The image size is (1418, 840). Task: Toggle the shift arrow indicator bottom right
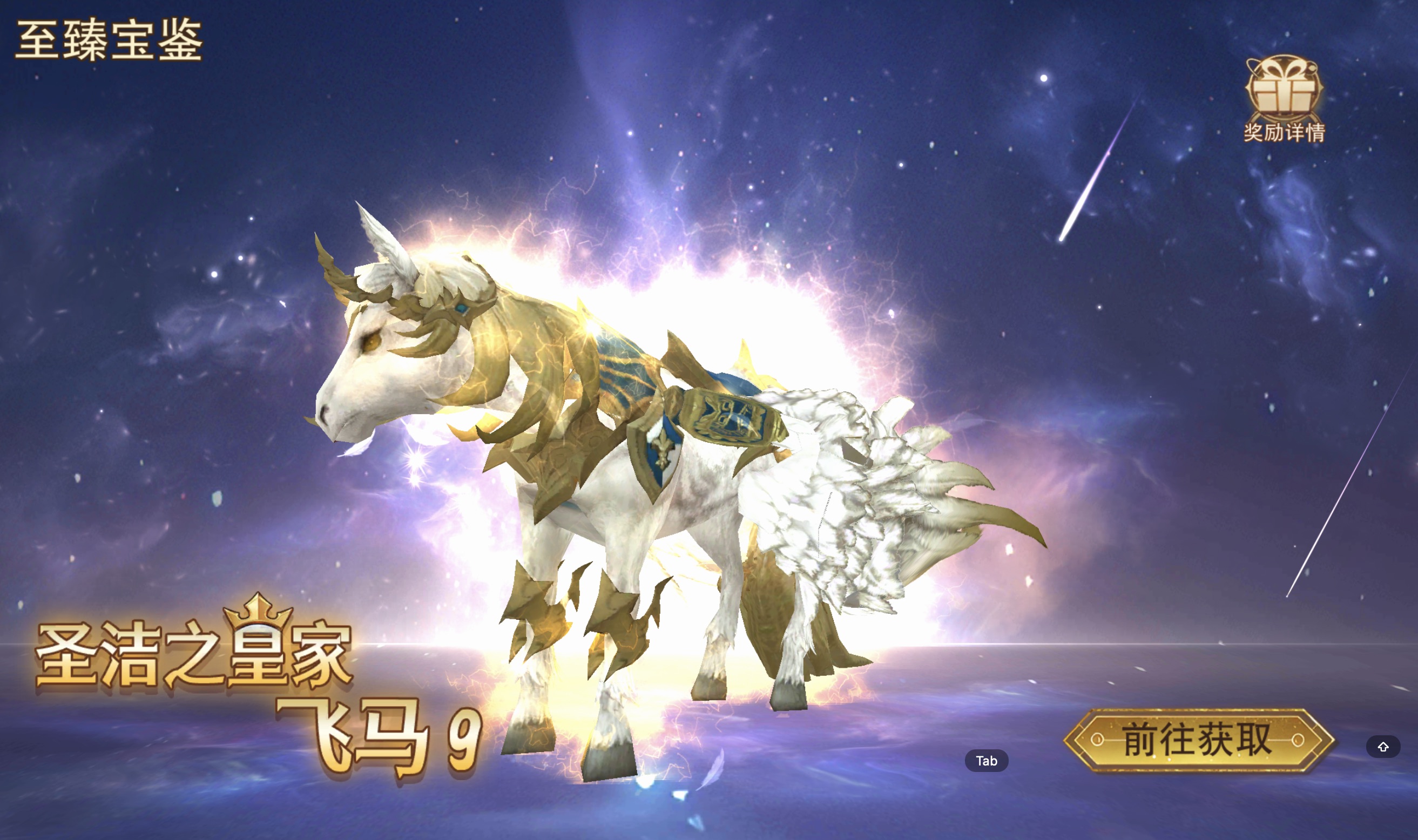point(1383,747)
